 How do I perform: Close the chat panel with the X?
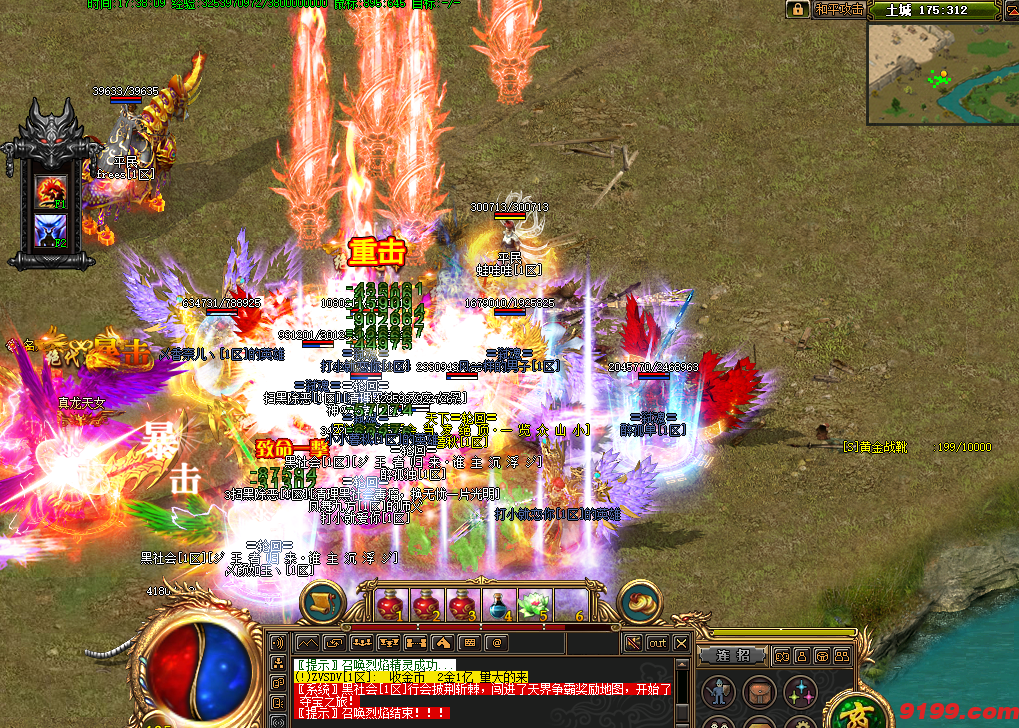click(681, 643)
